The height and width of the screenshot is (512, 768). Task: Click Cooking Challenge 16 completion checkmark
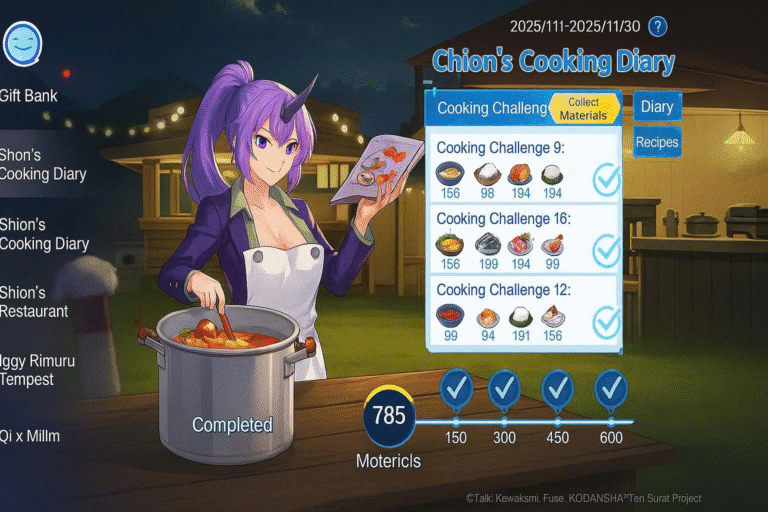tap(606, 251)
